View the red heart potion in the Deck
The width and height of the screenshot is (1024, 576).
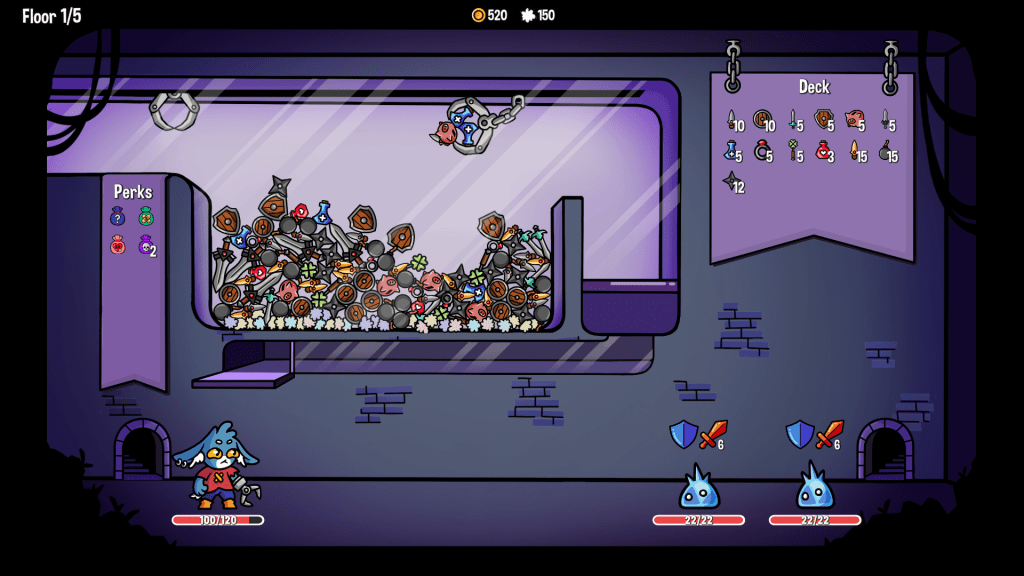click(x=822, y=151)
